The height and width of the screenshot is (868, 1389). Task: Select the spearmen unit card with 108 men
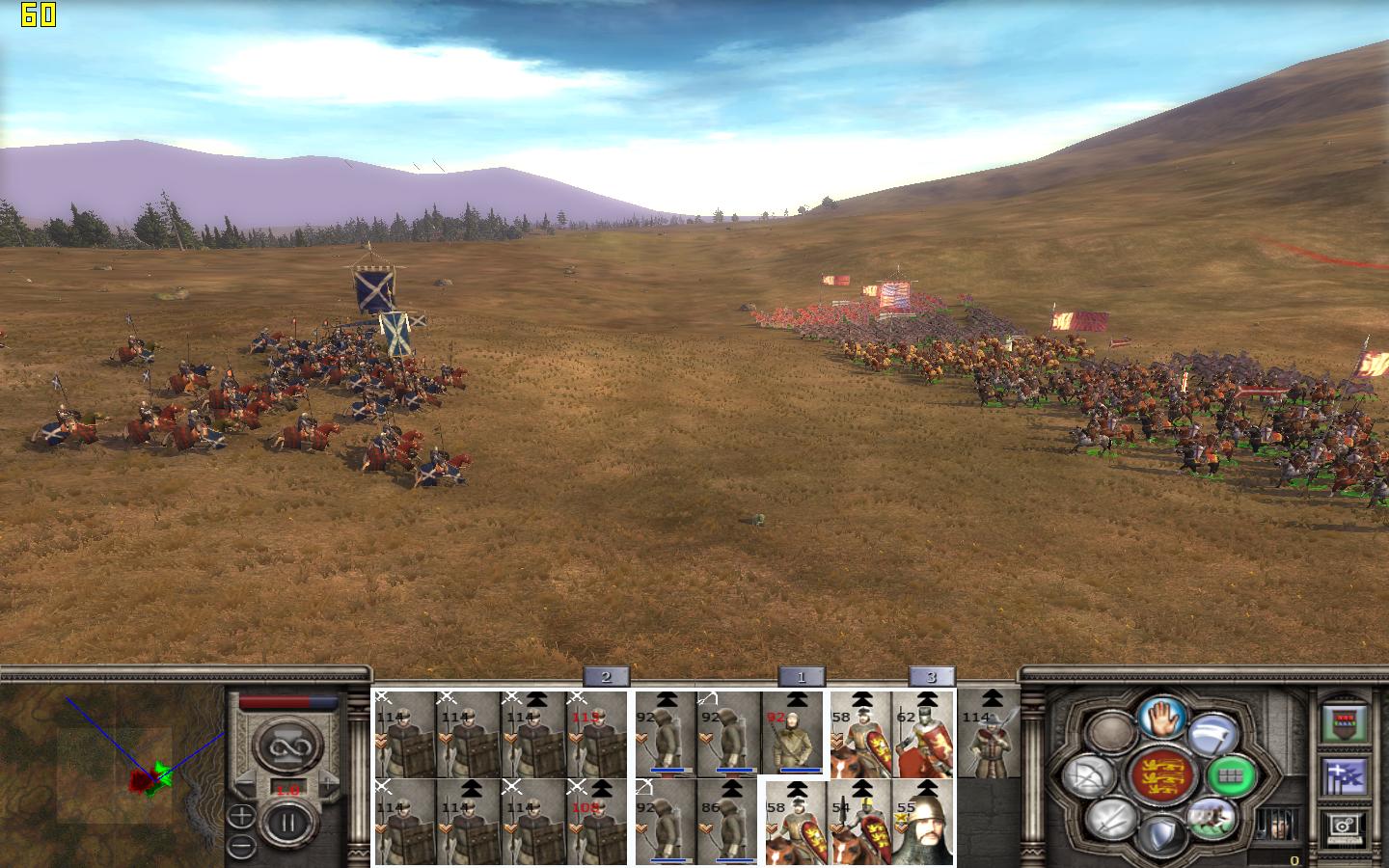(x=596, y=822)
